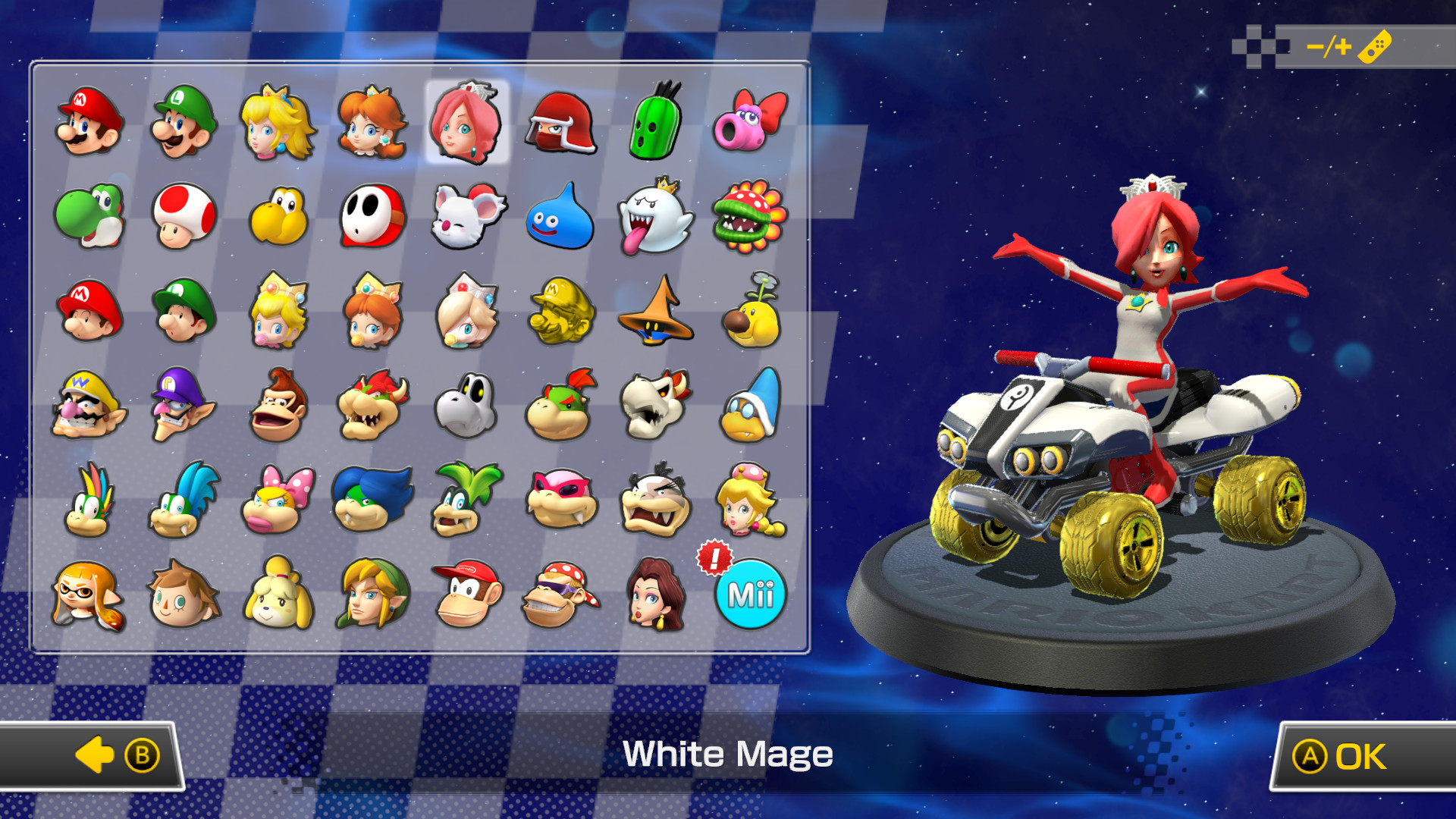Pick King Boo from the roster
The height and width of the screenshot is (819, 1456).
tap(654, 216)
